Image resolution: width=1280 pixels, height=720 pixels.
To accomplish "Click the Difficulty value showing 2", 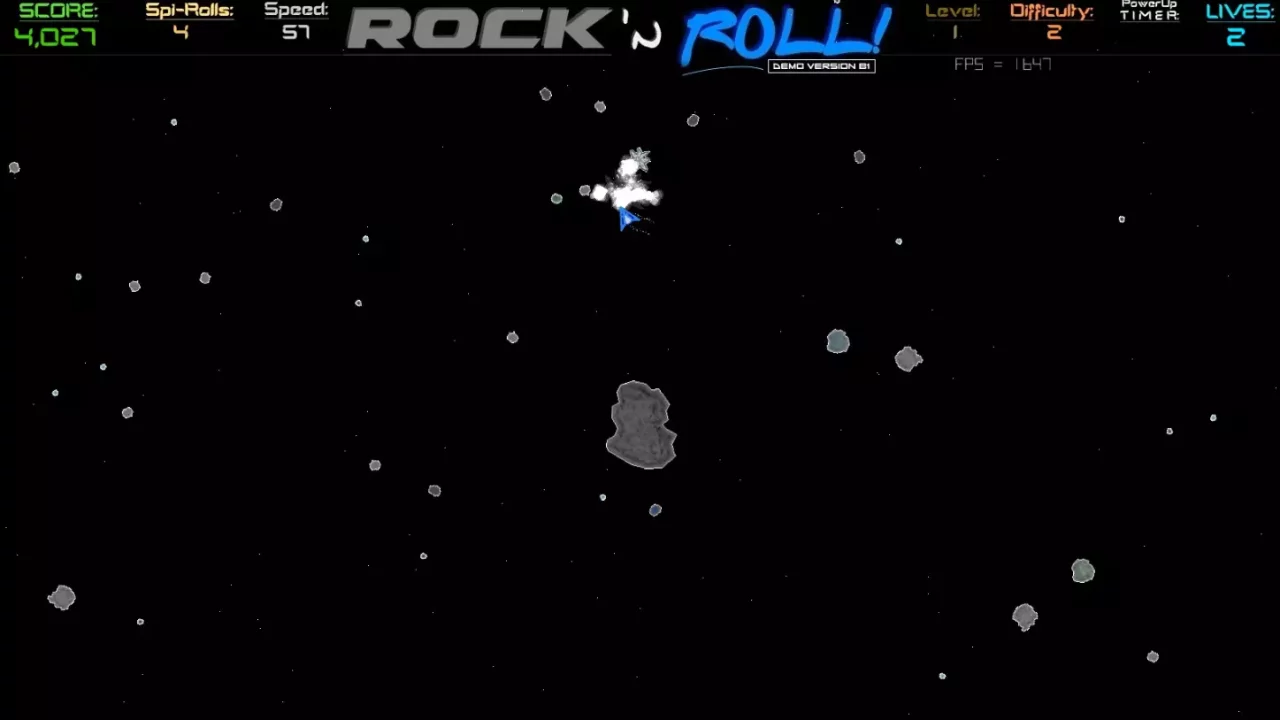I will pos(1053,22).
